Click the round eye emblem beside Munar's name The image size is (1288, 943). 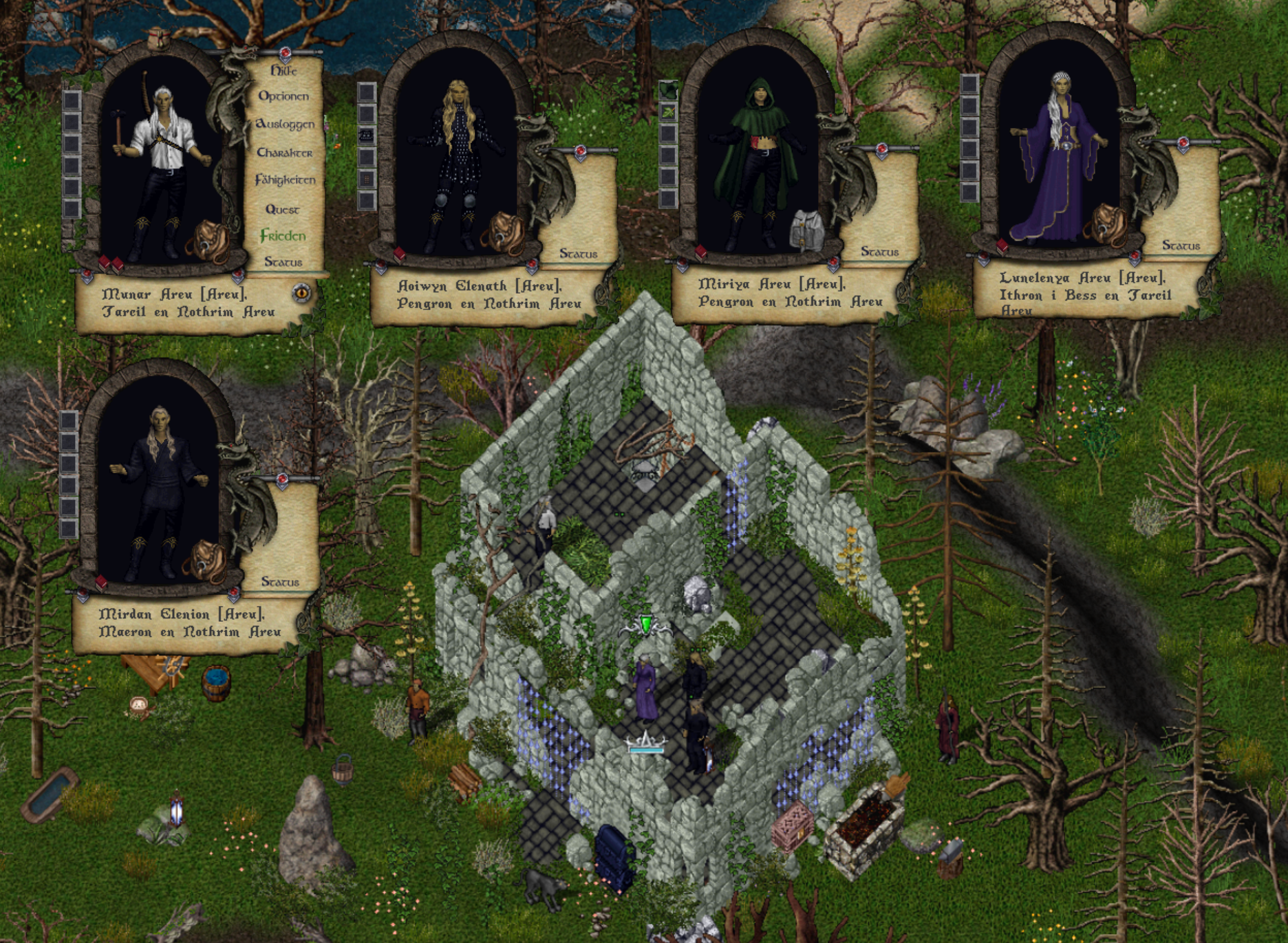point(301,293)
